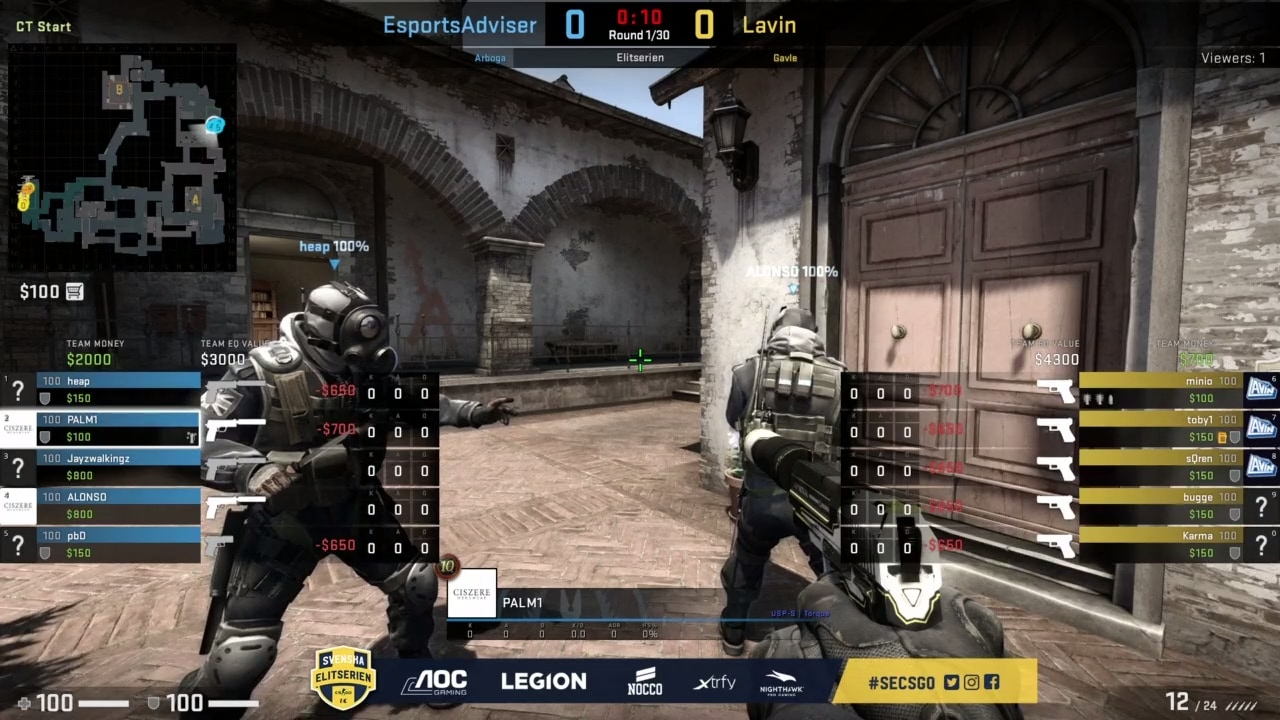Viewport: 1280px width, 720px height.
Task: Click the Svenska Elitserien badge at the bottom
Action: 343,678
